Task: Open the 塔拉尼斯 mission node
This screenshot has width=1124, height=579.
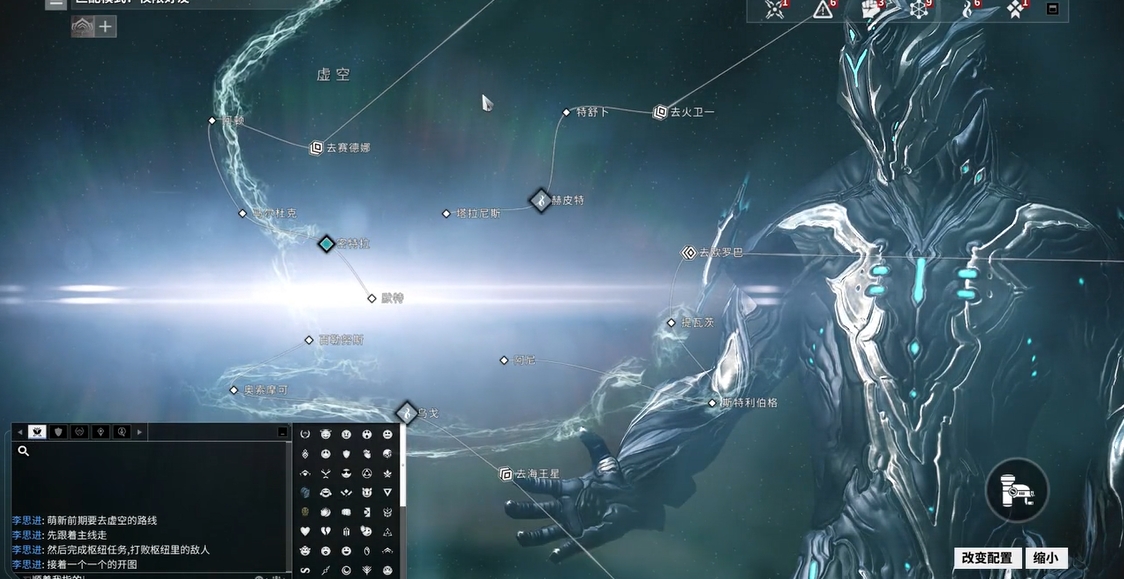Action: point(446,213)
